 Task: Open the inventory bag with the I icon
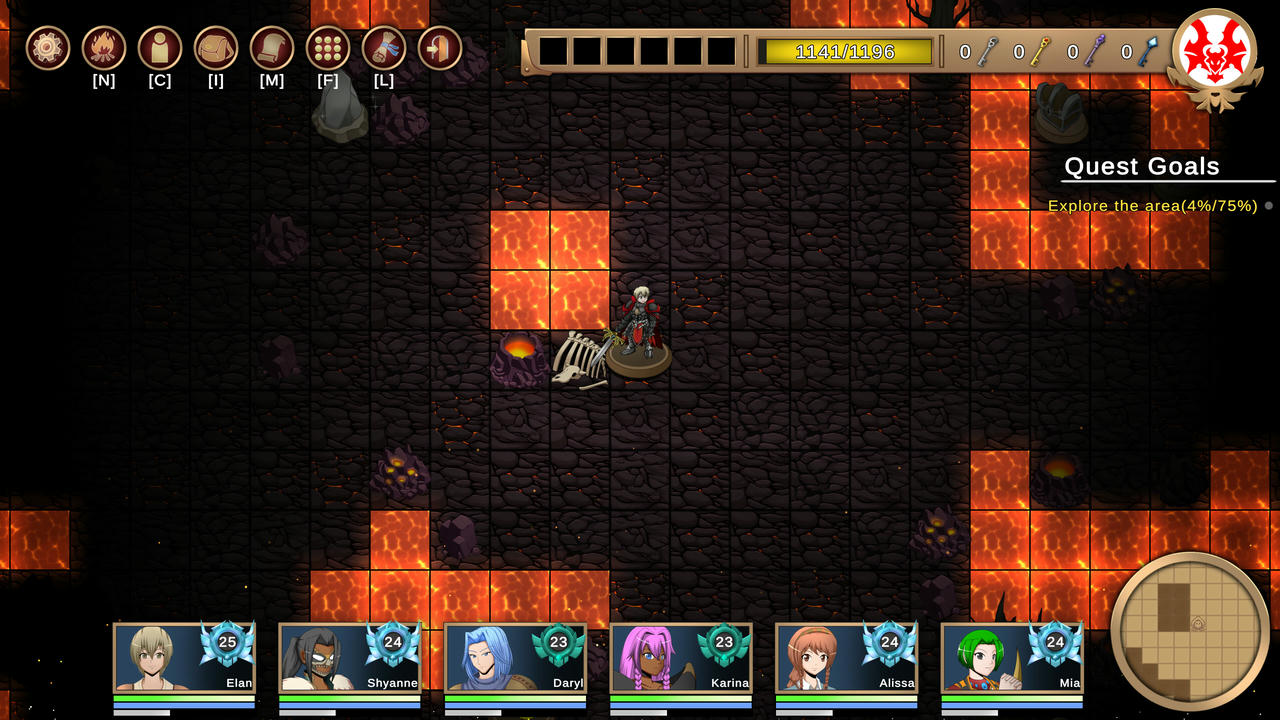click(216, 45)
